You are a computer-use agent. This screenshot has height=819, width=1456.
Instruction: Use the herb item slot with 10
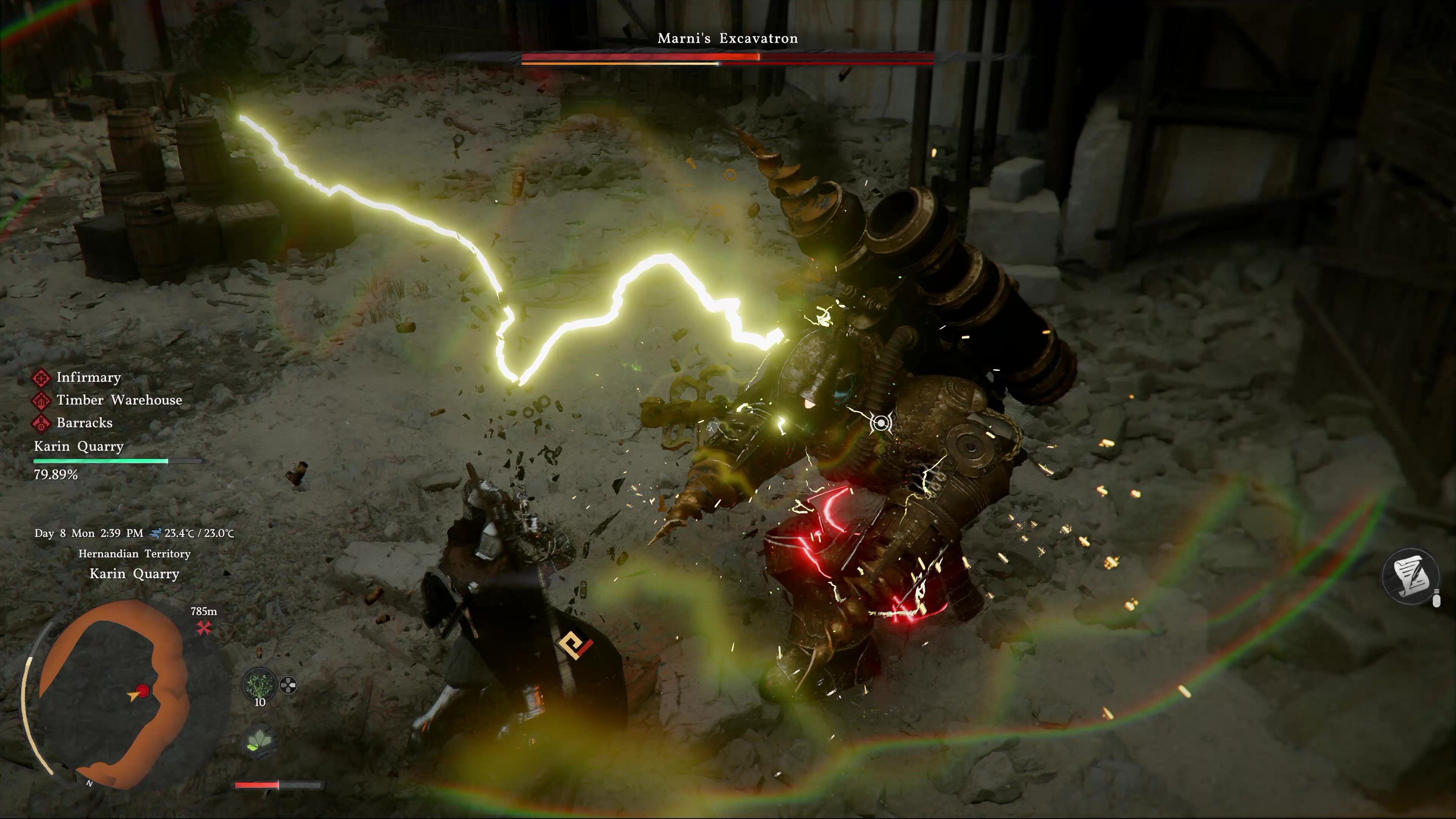coord(259,685)
